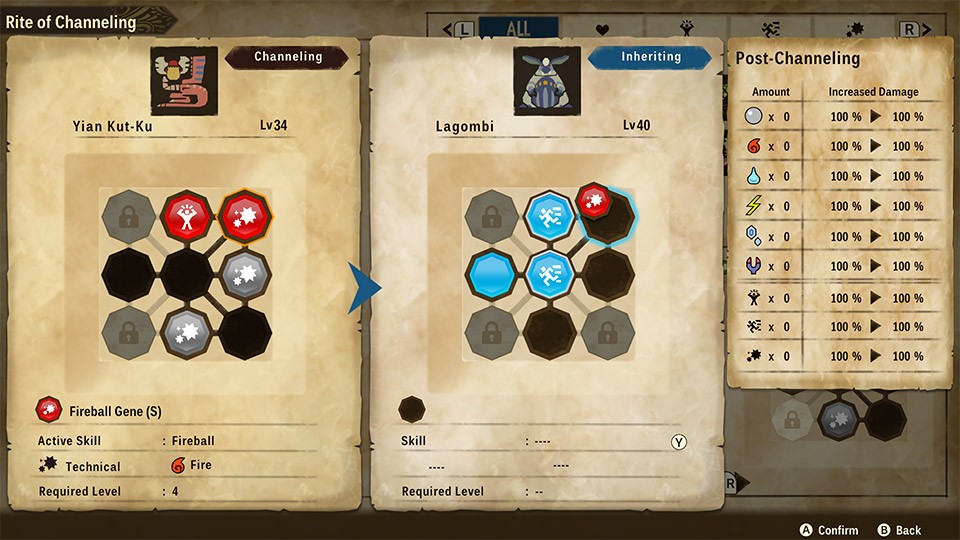960x540 pixels.
Task: Choose the highlighted empty slot on Lagombi's grid
Action: click(x=609, y=217)
